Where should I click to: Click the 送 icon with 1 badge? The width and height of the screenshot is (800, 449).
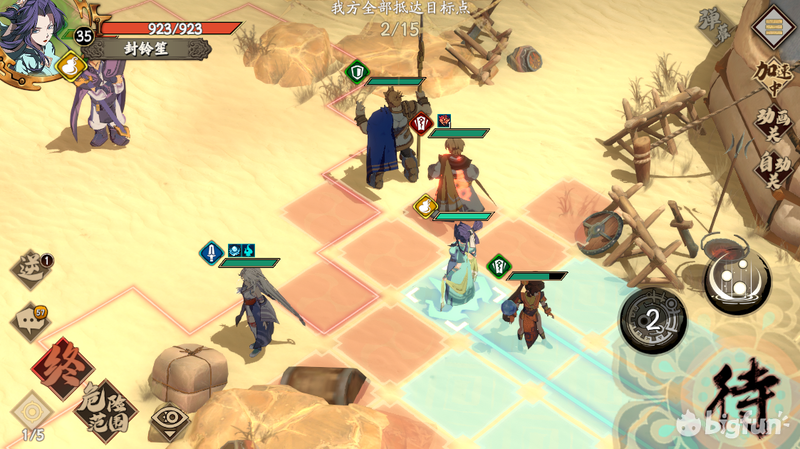pos(32,268)
